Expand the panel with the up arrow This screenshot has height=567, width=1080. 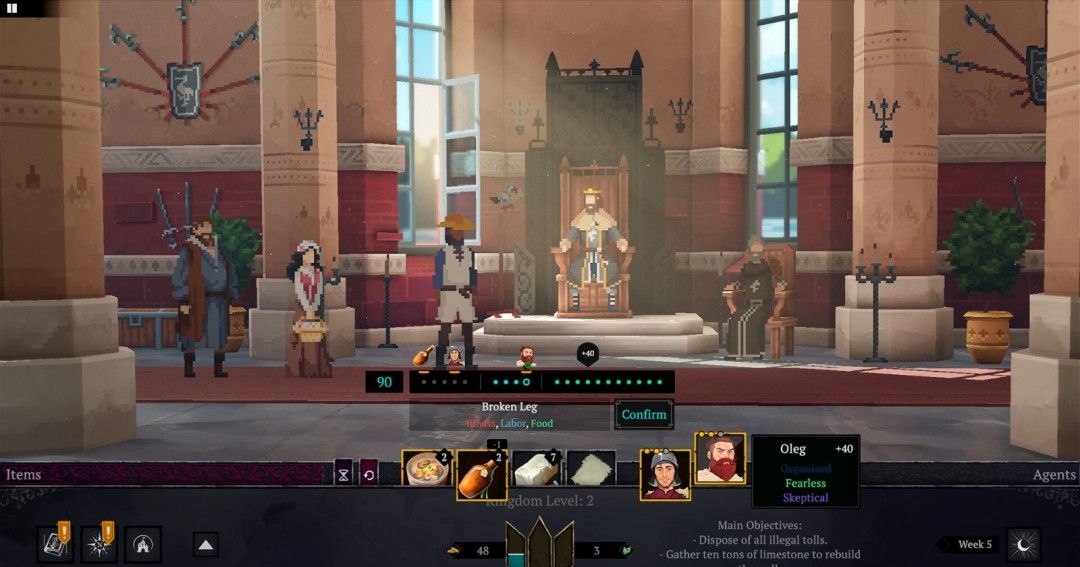click(x=206, y=545)
